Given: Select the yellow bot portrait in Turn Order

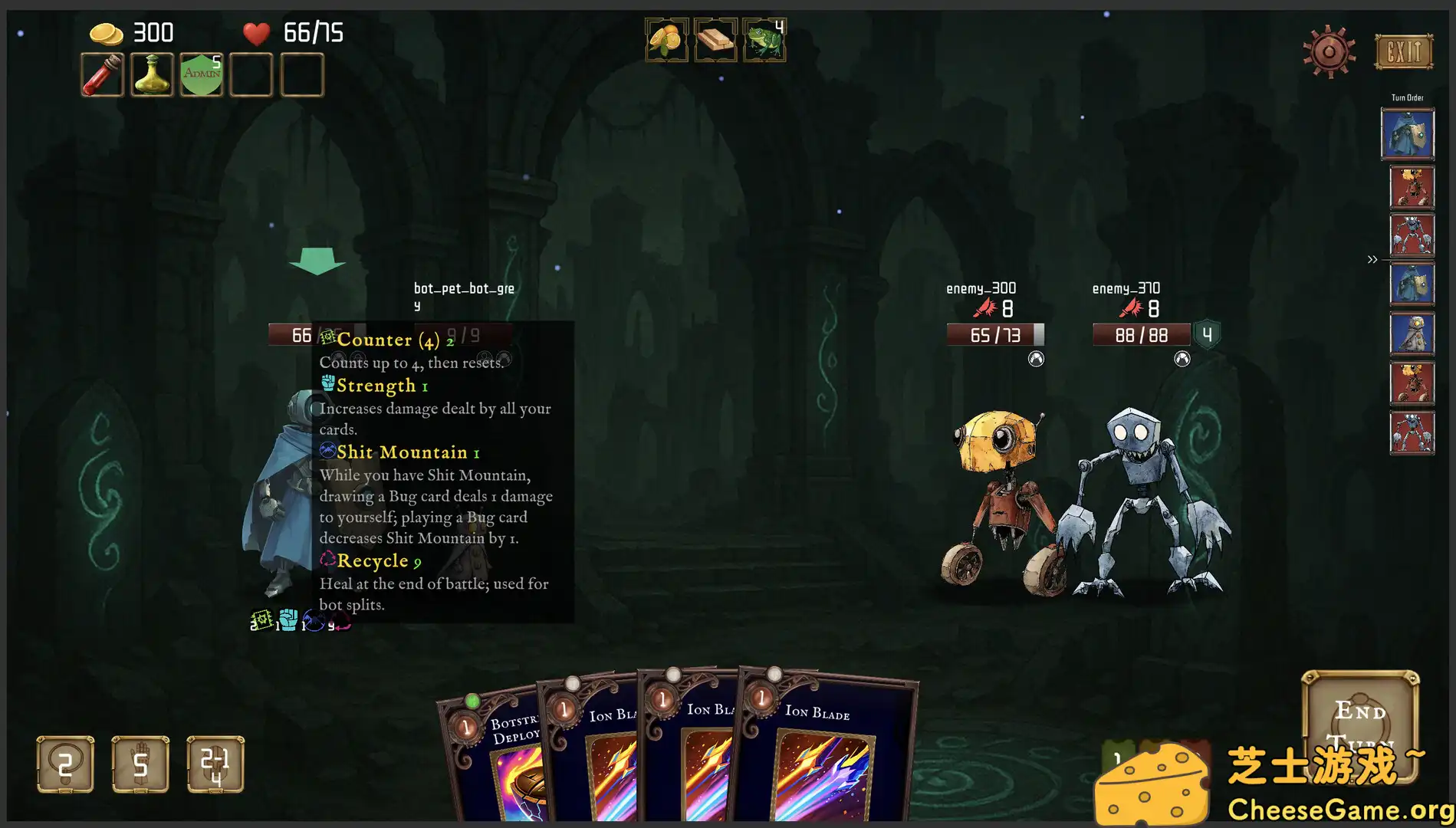Looking at the screenshot, I should pyautogui.click(x=1412, y=186).
